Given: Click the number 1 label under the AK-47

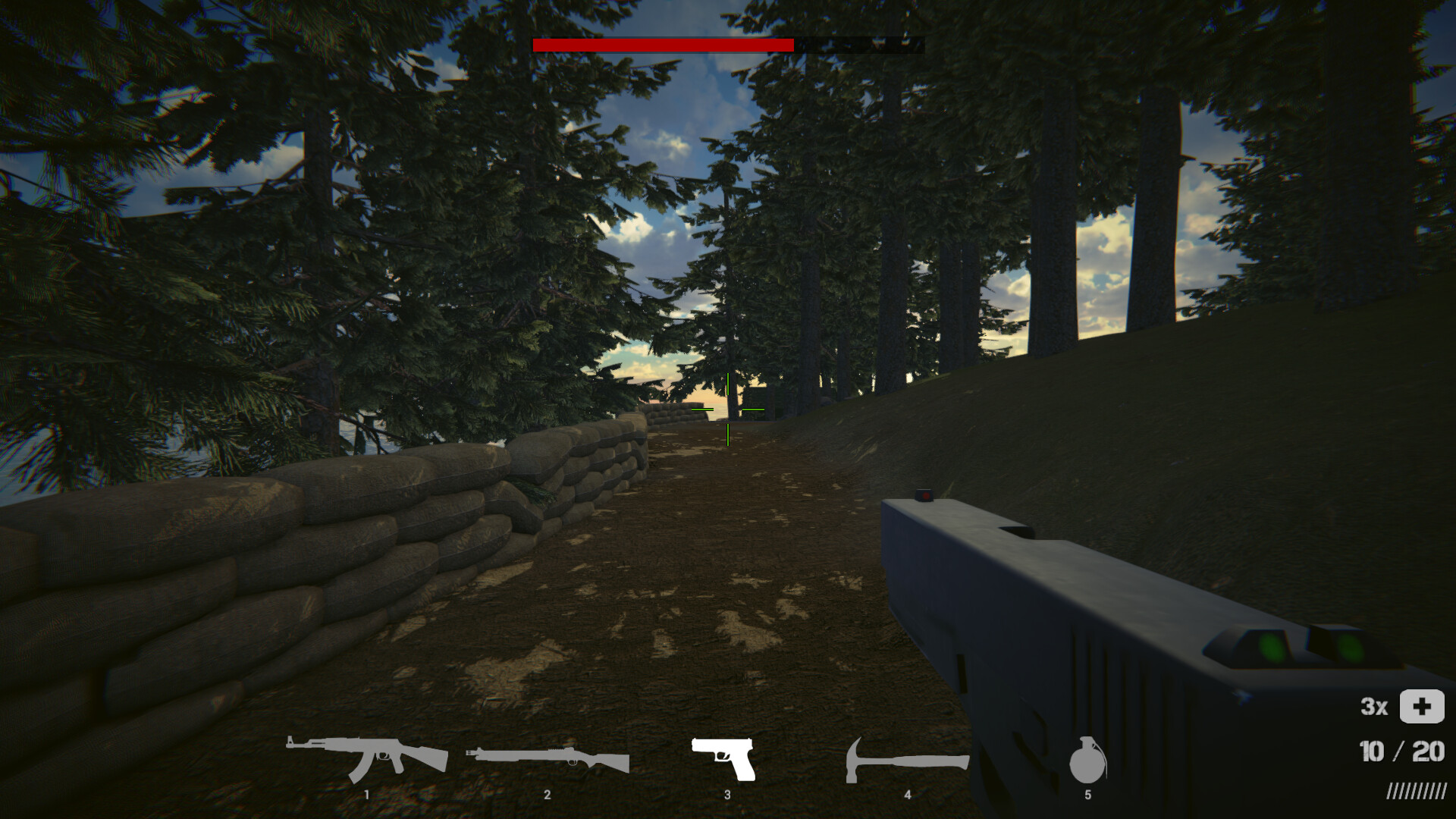Looking at the screenshot, I should pos(368,794).
